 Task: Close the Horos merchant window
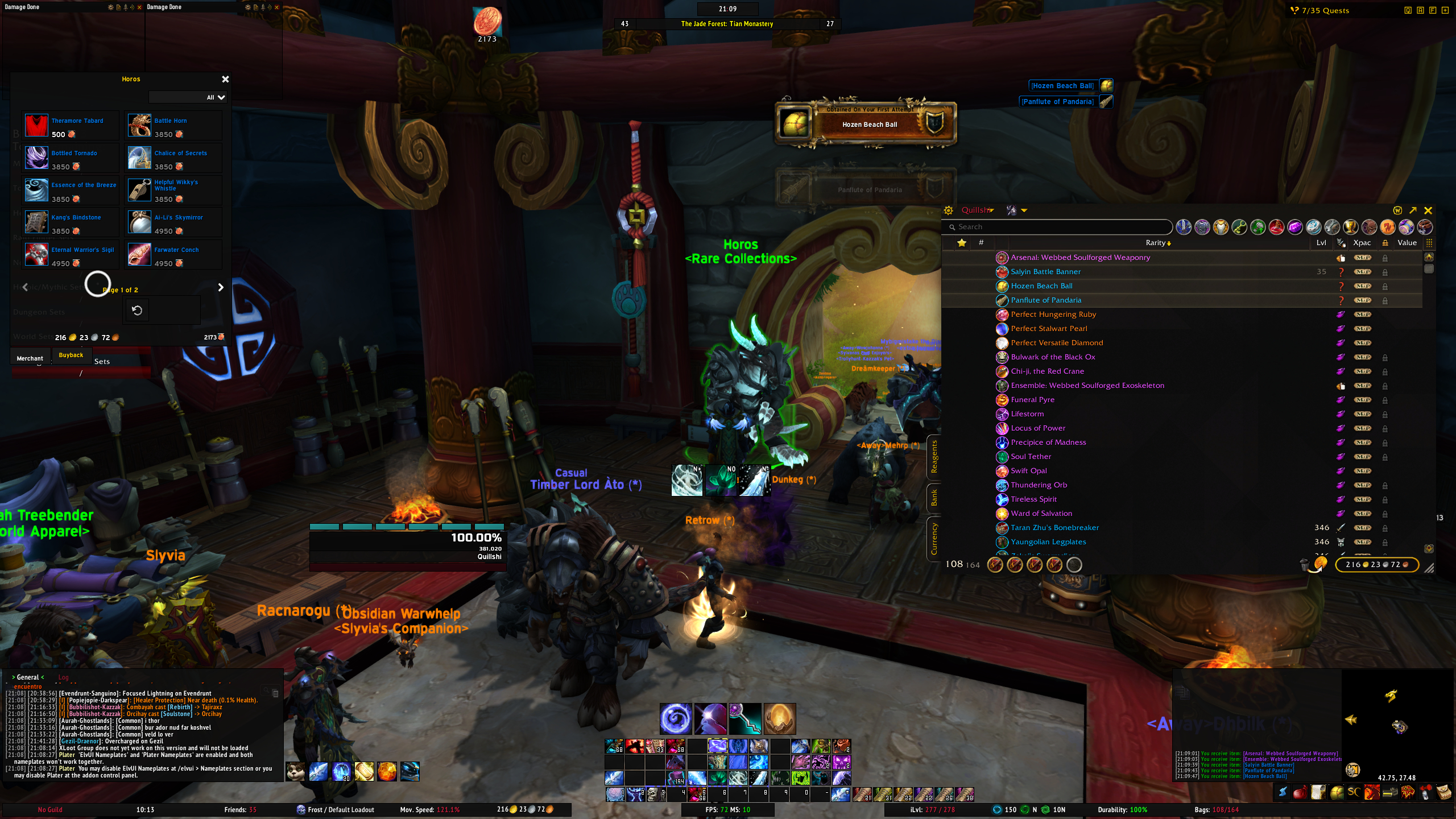(x=225, y=79)
